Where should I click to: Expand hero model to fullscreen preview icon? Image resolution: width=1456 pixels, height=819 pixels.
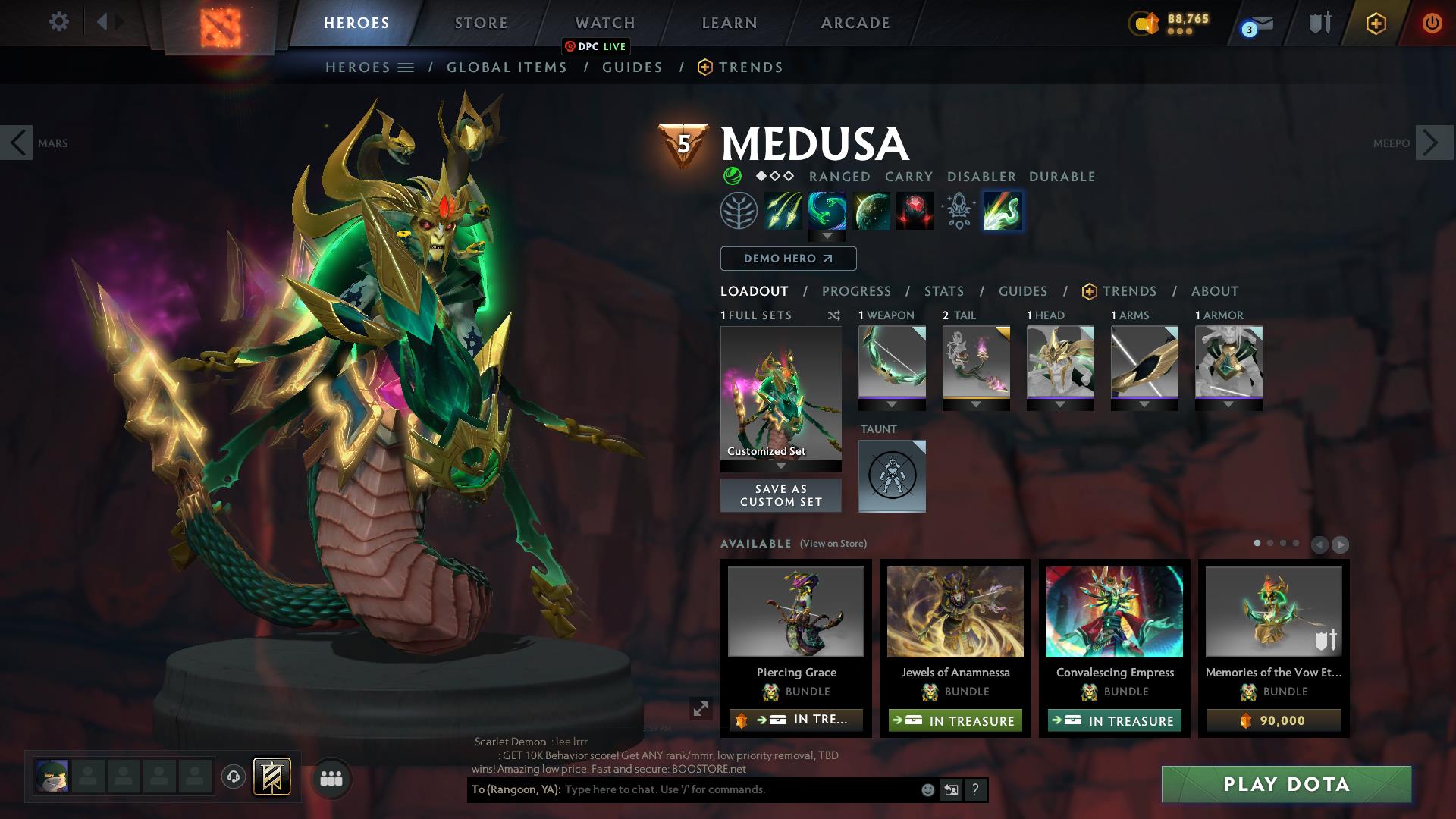pyautogui.click(x=700, y=709)
